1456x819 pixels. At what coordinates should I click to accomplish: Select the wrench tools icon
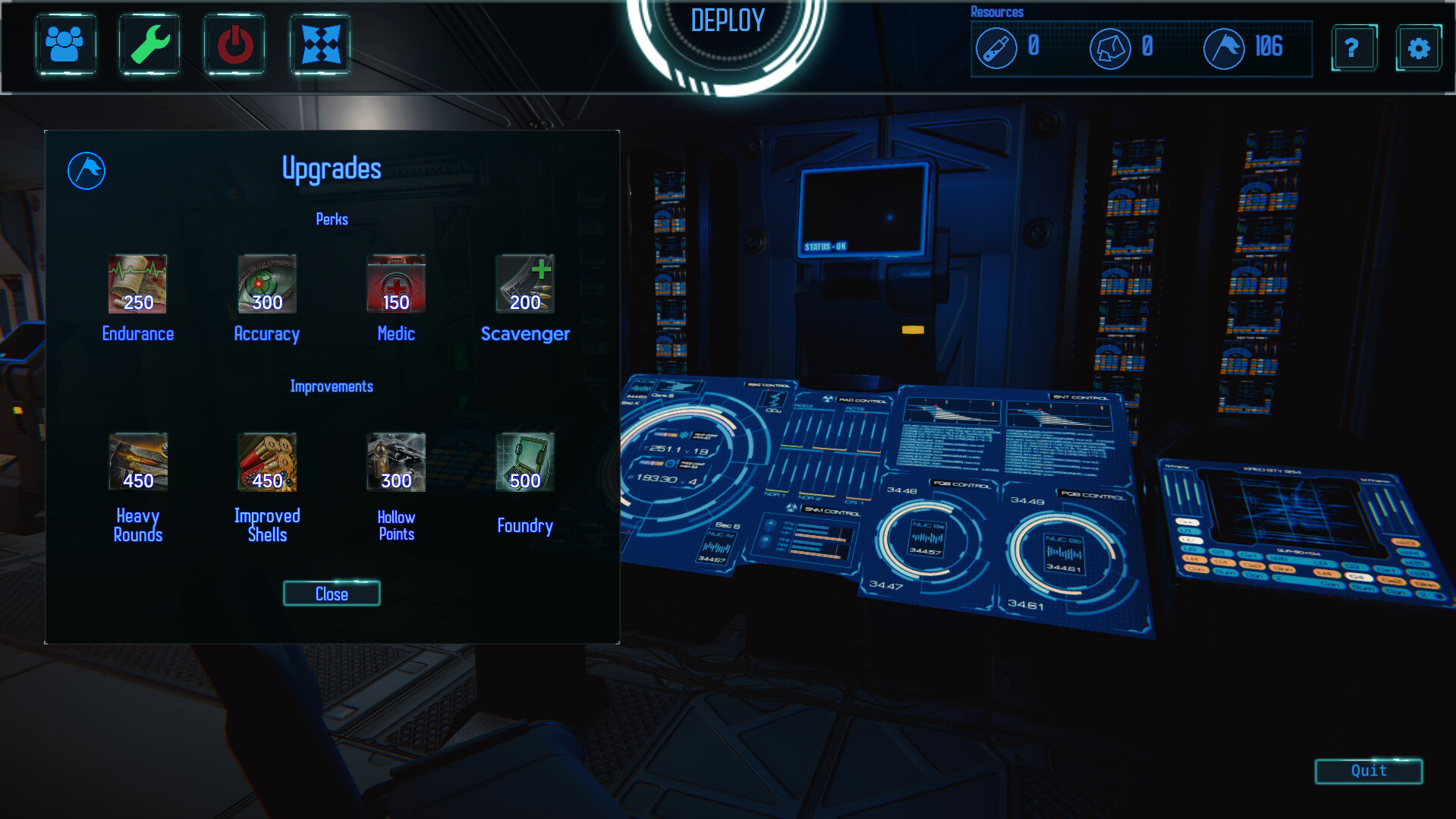[149, 45]
